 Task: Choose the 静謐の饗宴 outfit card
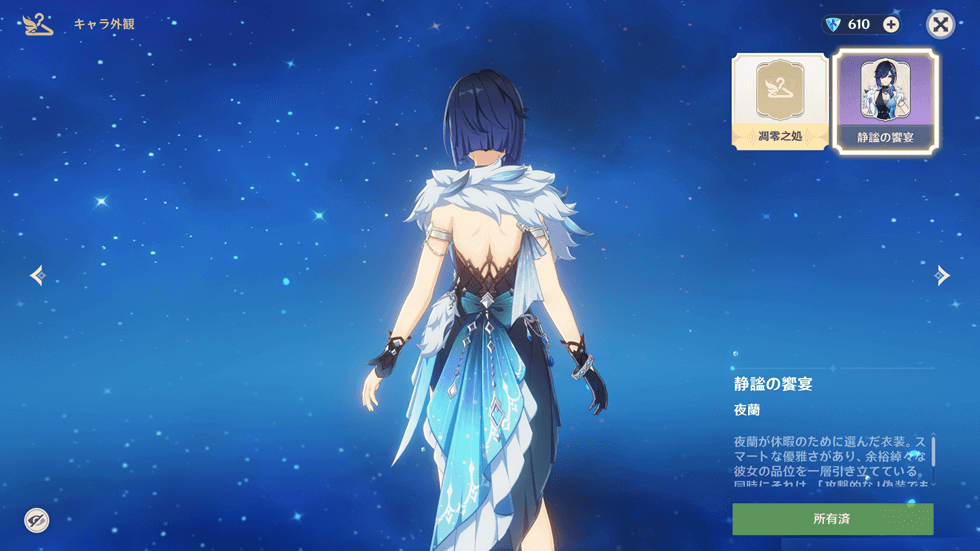point(886,102)
